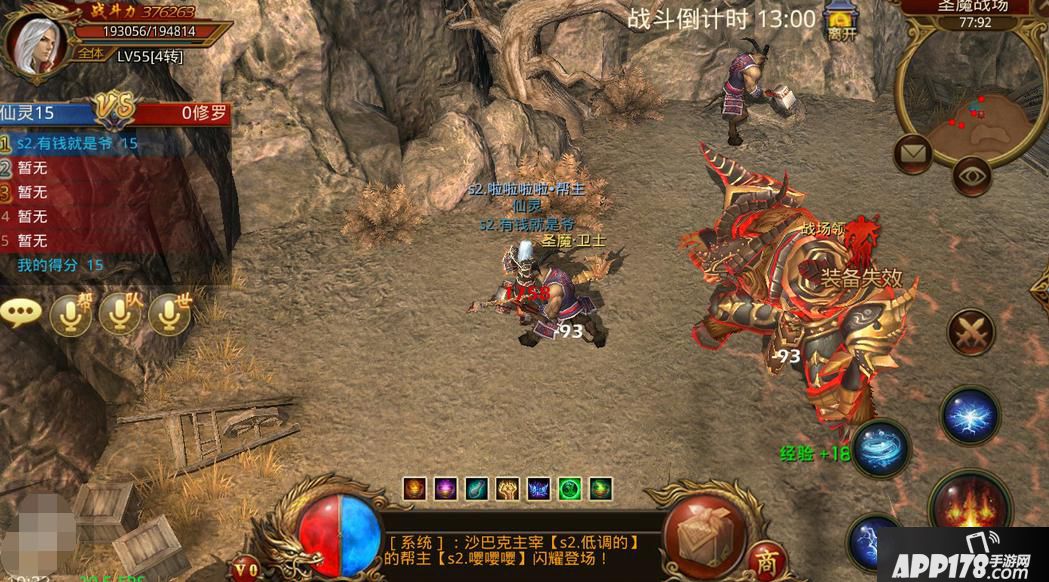The height and width of the screenshot is (582, 1049).
Task: Leave the battlefield with the 离开 button
Action: click(x=842, y=22)
